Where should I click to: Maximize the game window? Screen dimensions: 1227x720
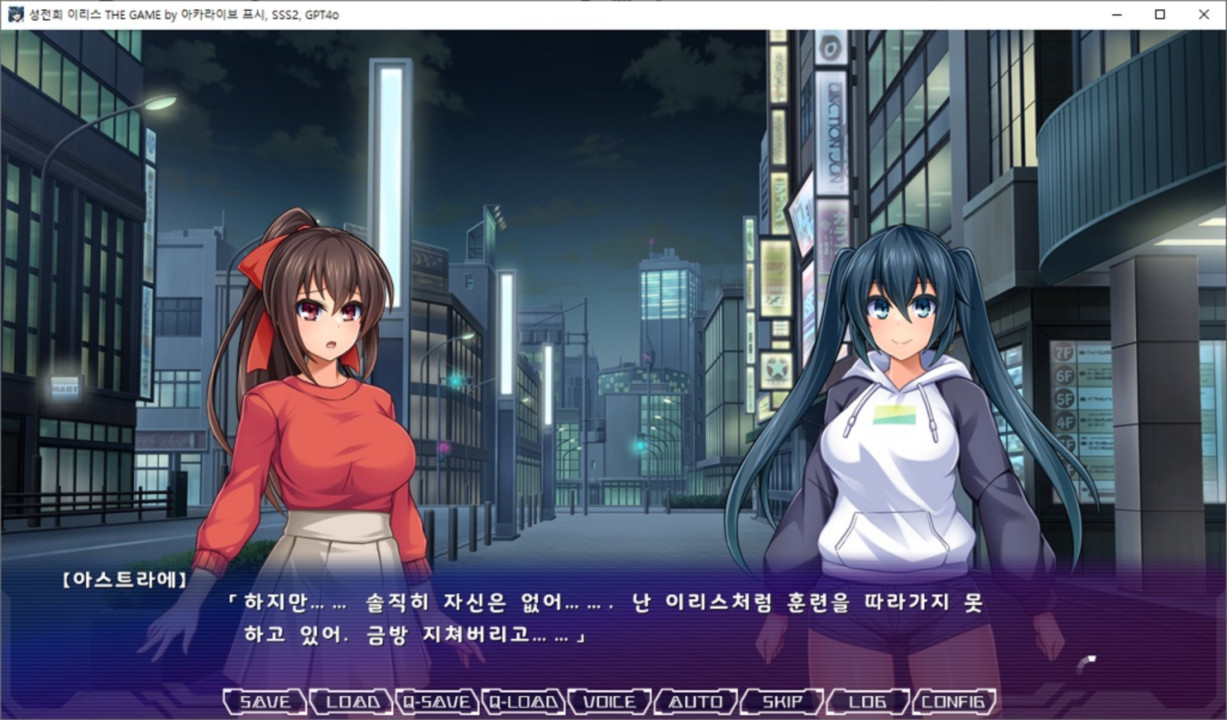coord(1159,14)
